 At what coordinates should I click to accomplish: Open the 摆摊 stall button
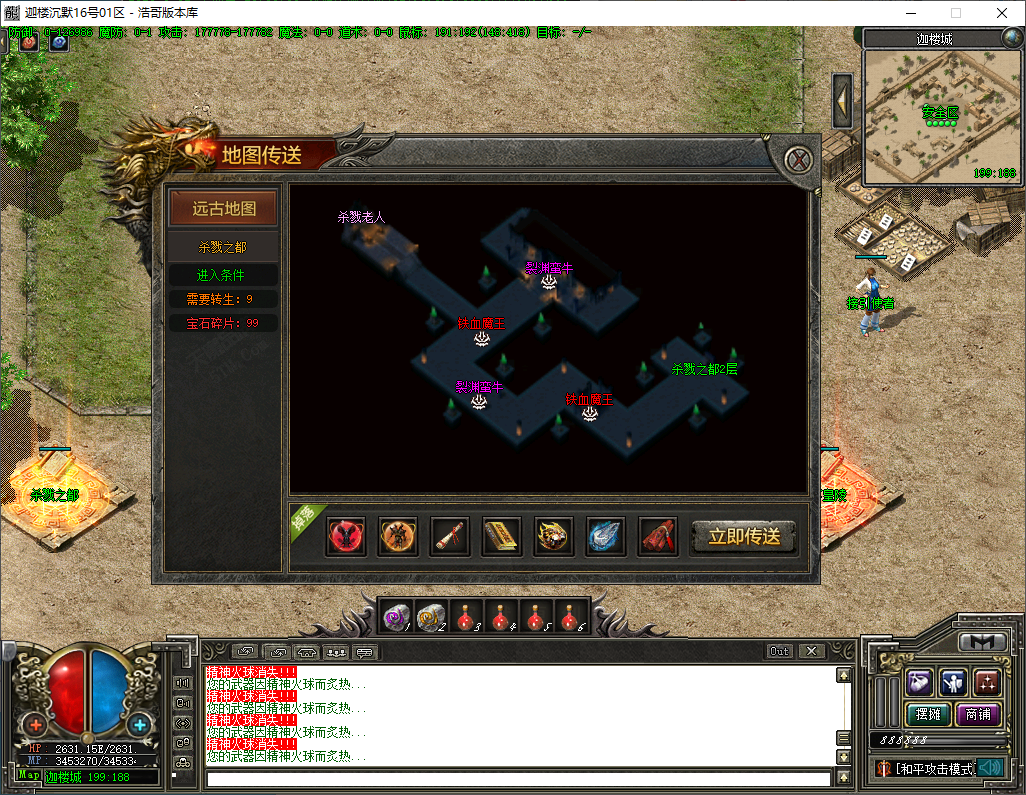(927, 714)
